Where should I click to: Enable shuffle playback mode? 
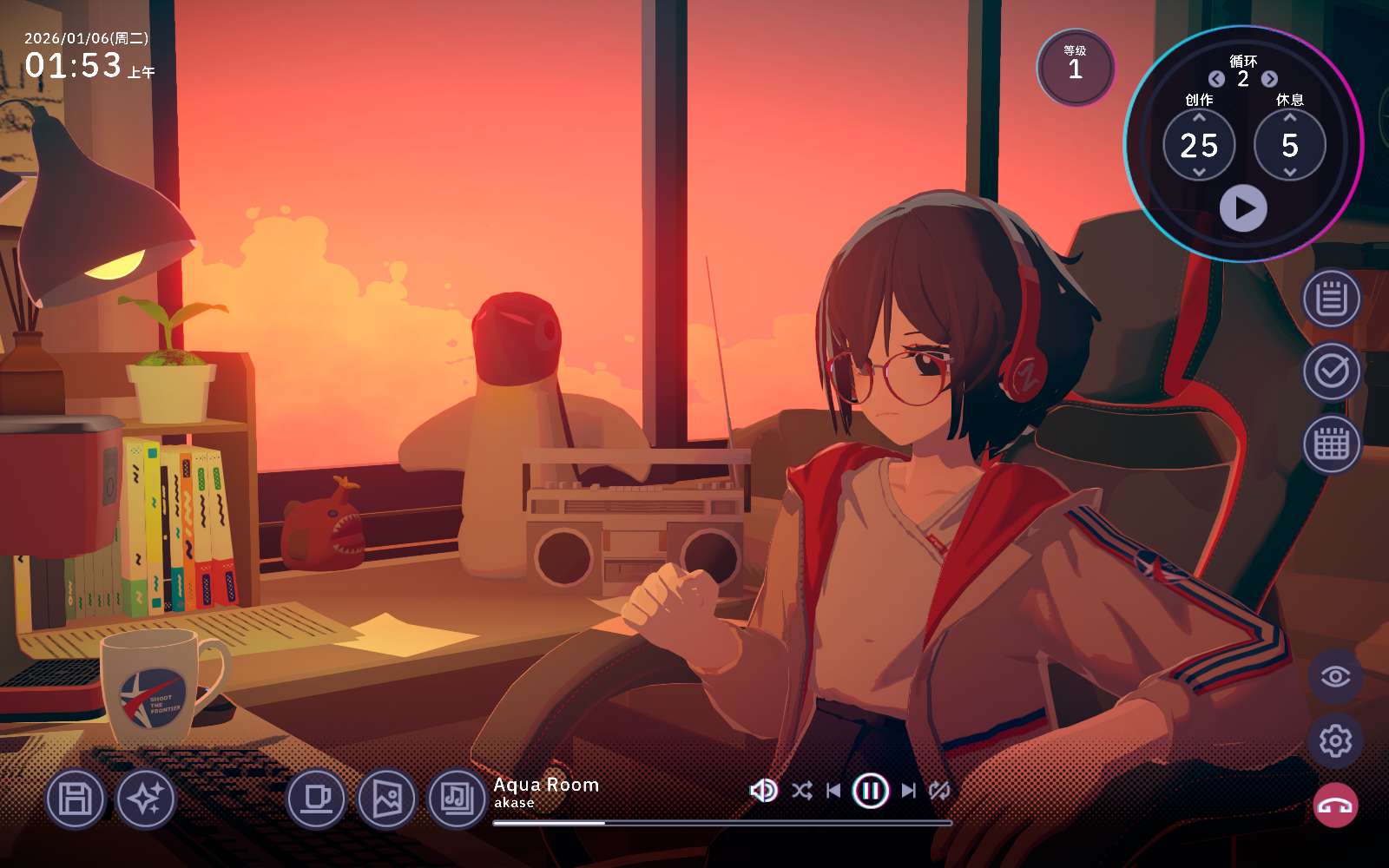(x=803, y=791)
